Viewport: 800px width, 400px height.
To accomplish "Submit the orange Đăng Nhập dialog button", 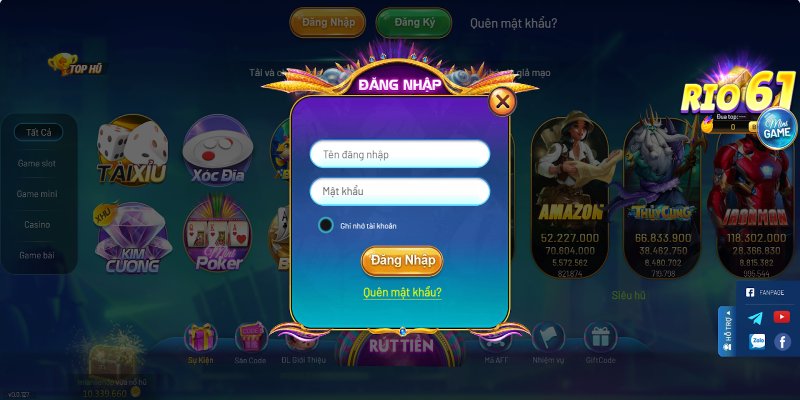I will [401, 261].
